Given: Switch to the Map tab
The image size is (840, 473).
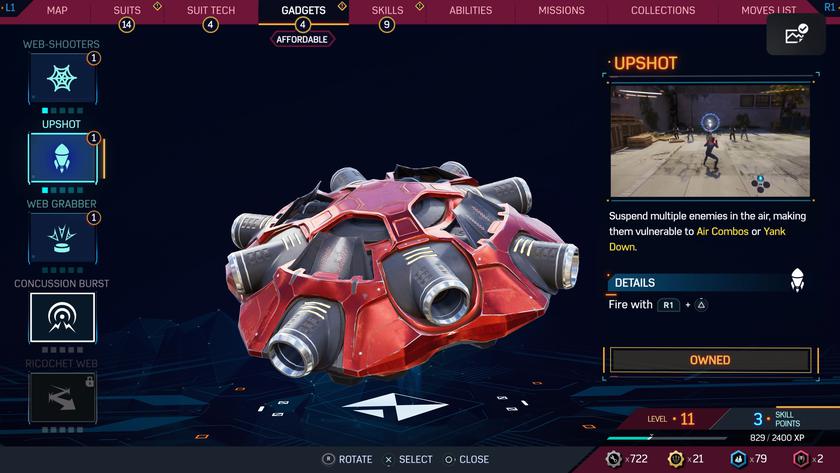Looking at the screenshot, I should (57, 11).
